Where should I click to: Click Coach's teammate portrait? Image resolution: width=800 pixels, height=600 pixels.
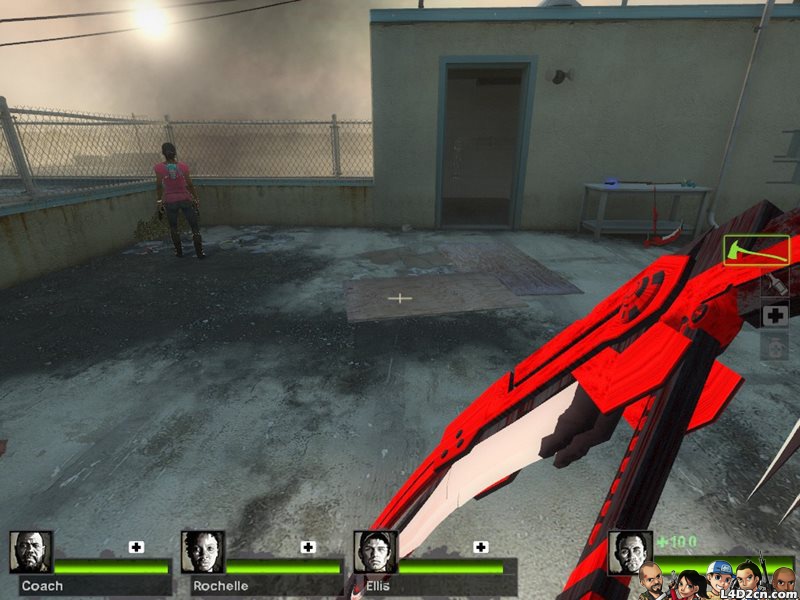coord(31,552)
